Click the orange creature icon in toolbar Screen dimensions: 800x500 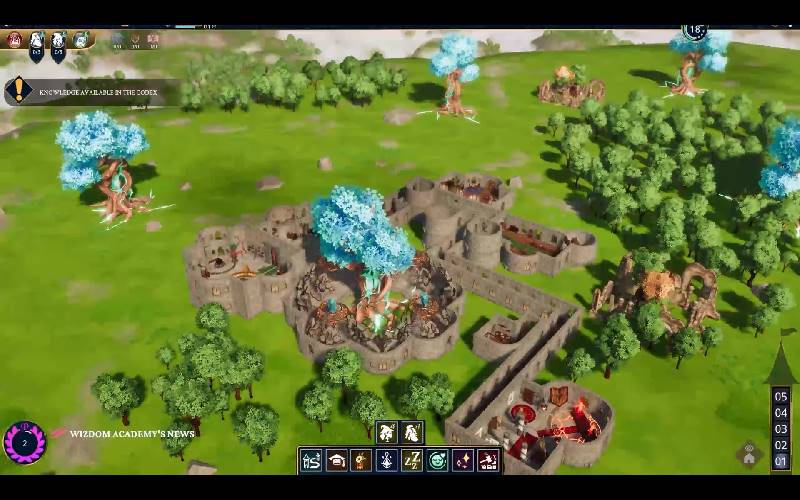(362, 461)
